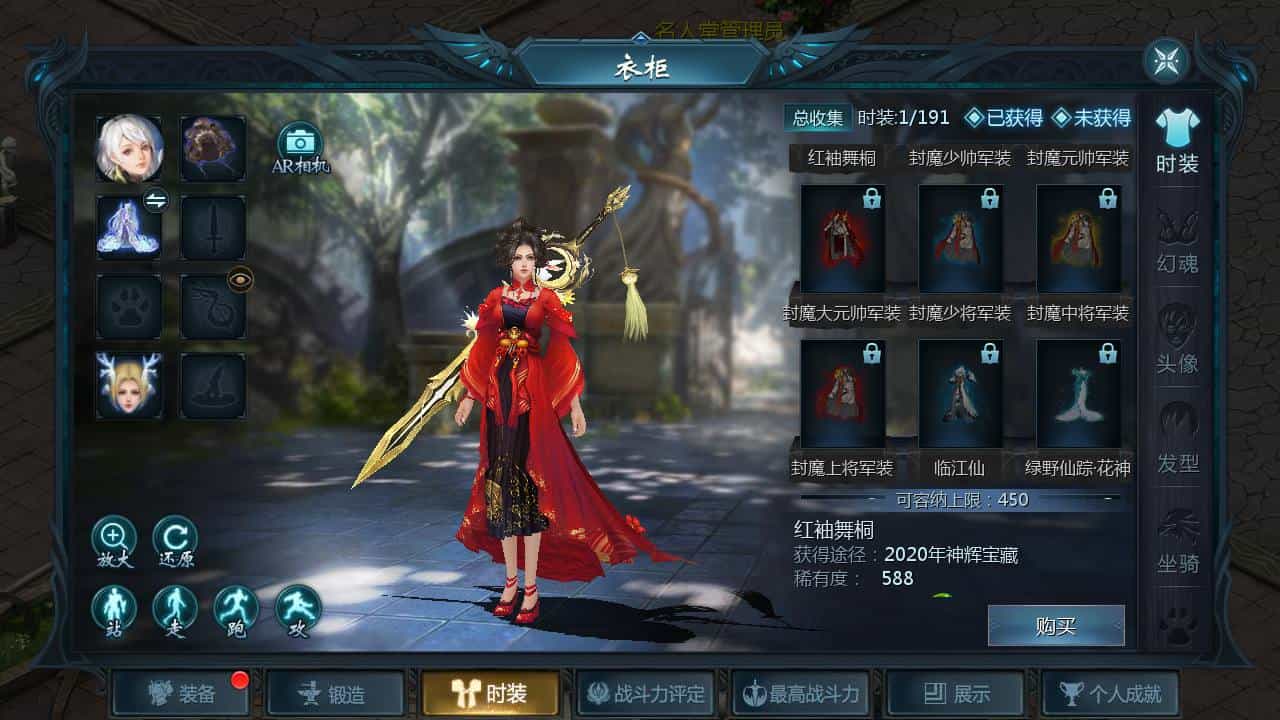Play the running animation 跑
Screen dimensions: 1280x720
(x=236, y=609)
